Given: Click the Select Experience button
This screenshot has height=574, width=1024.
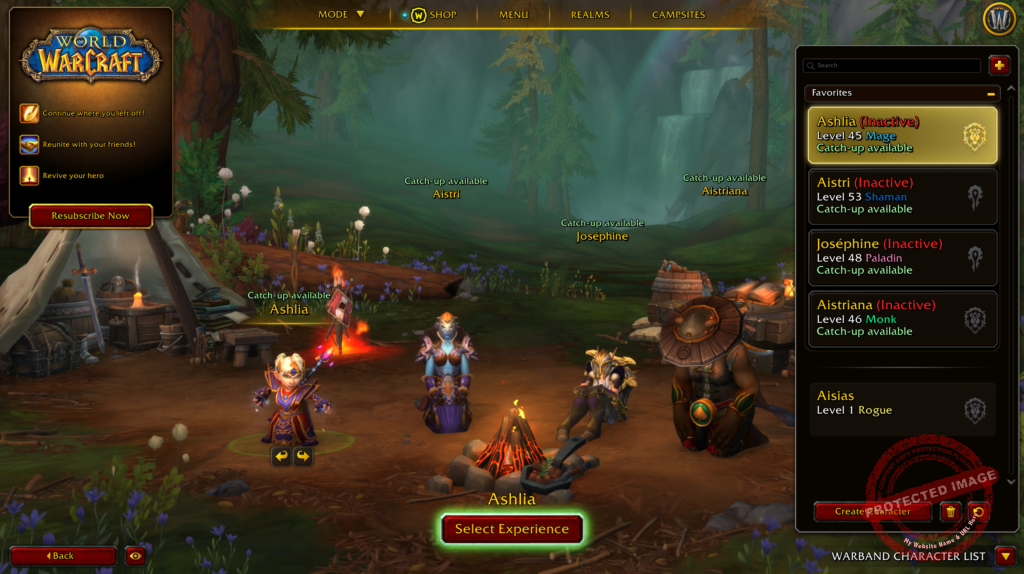Looking at the screenshot, I should 511,529.
